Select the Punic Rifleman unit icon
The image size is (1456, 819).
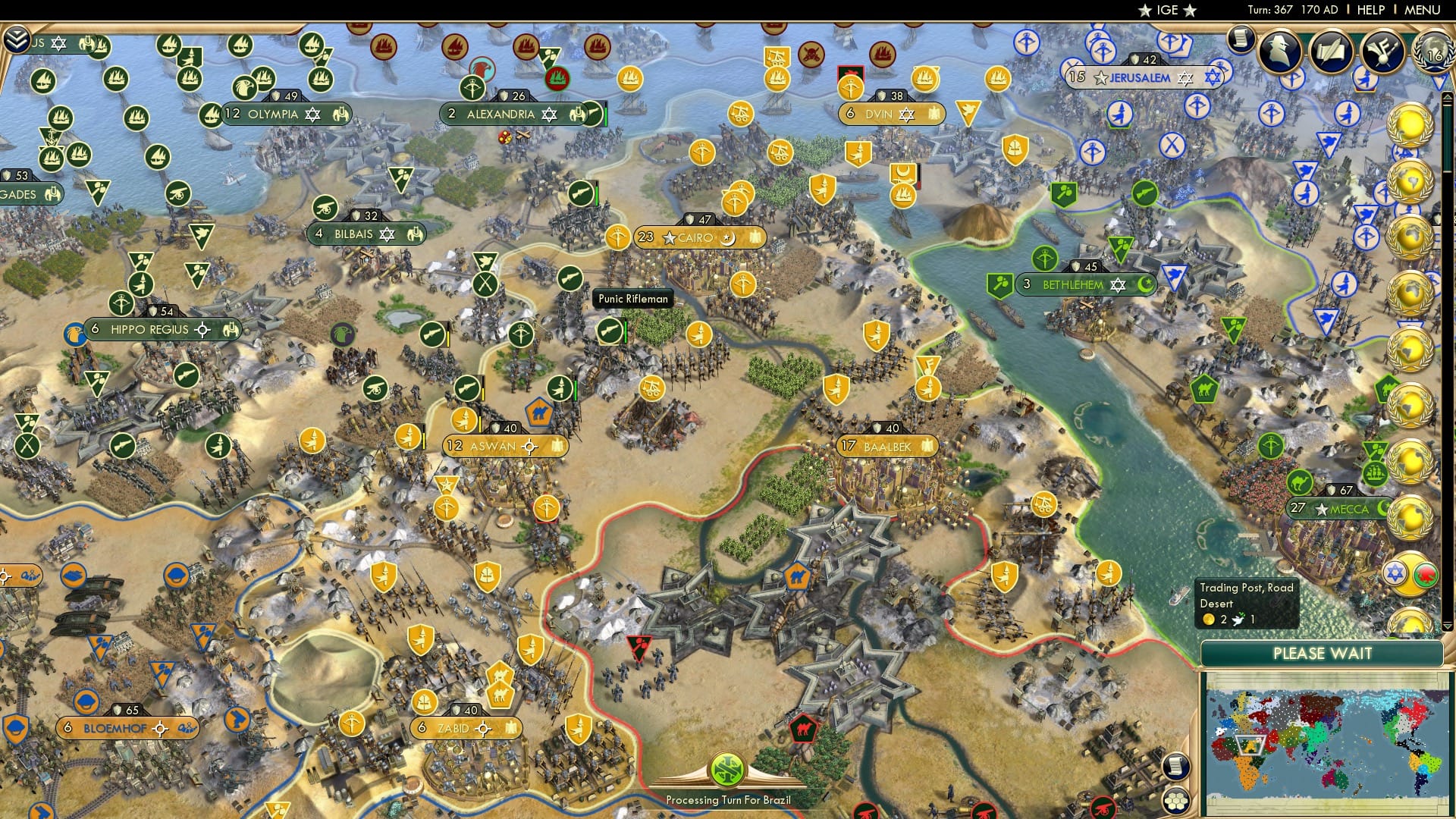click(x=609, y=331)
